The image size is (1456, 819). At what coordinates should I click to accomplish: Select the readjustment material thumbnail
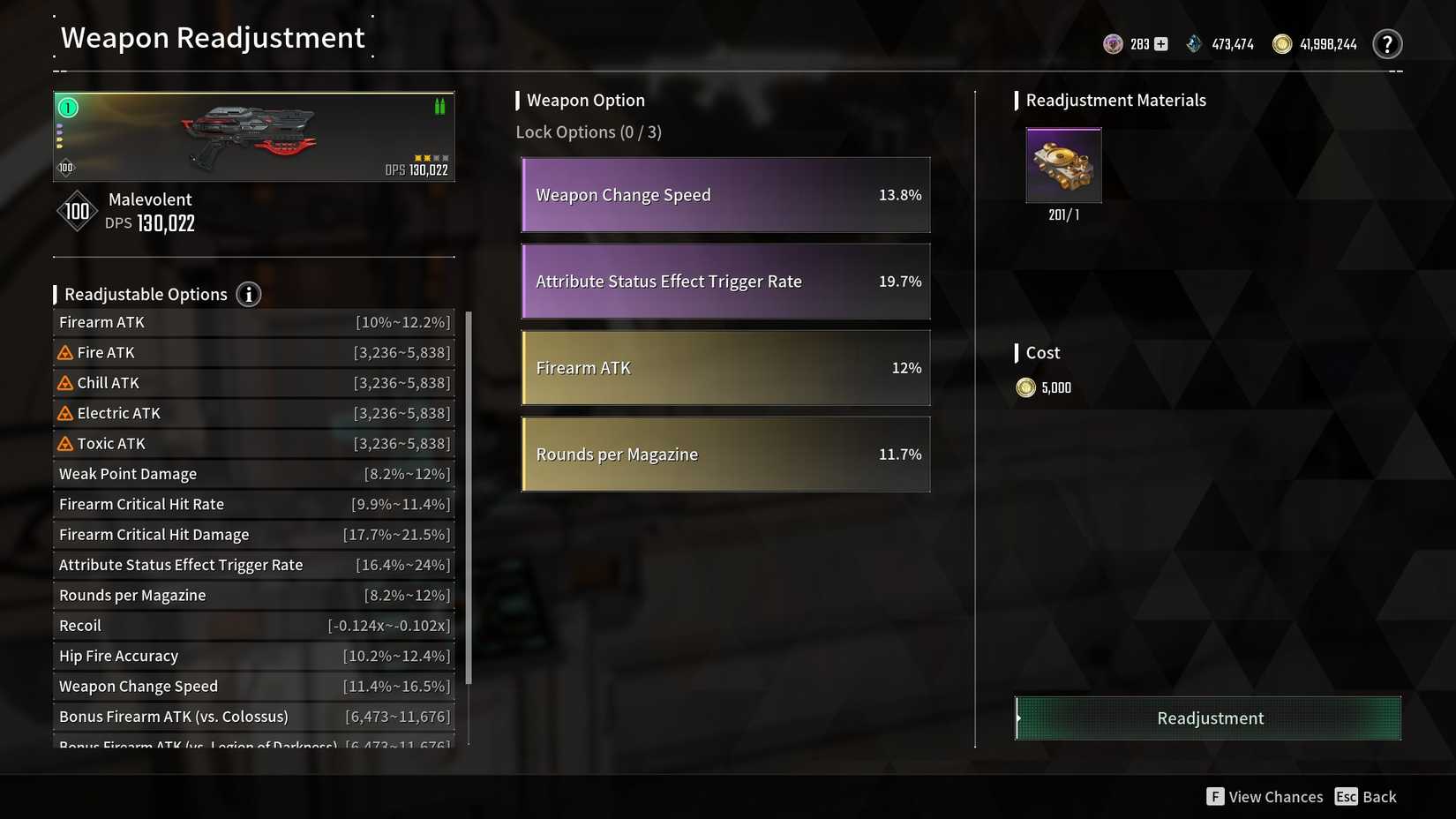click(x=1063, y=166)
